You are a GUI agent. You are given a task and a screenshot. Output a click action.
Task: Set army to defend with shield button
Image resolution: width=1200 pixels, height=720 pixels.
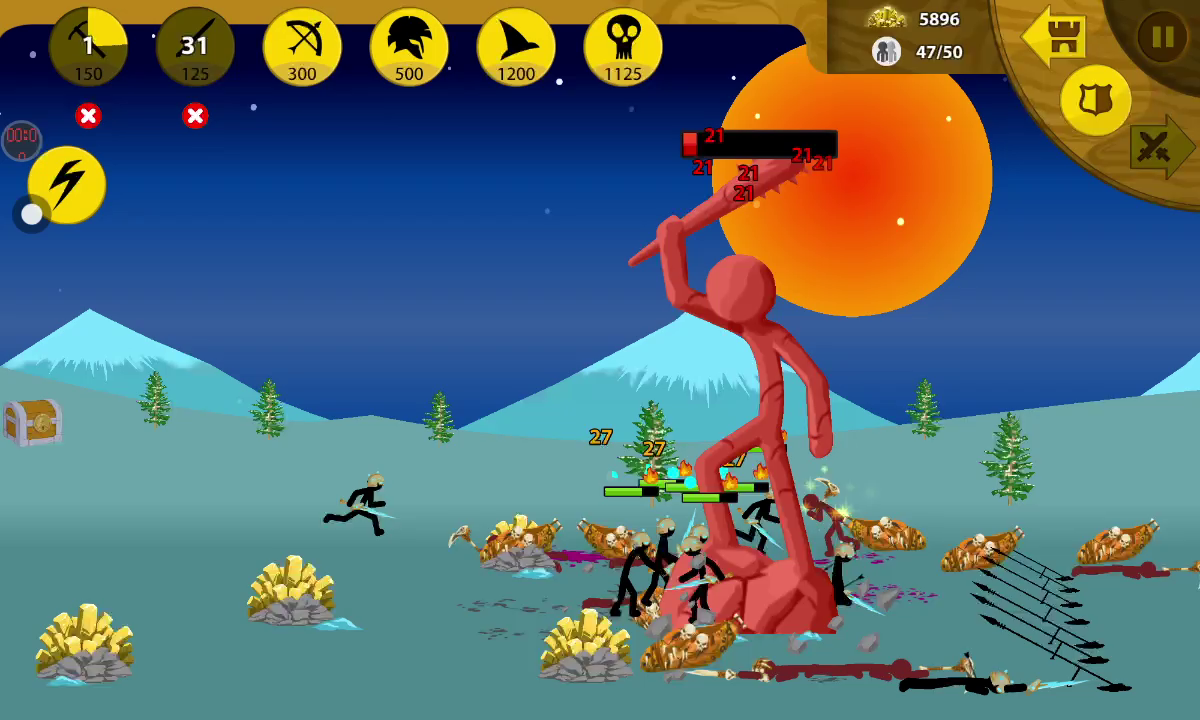[x=1095, y=100]
